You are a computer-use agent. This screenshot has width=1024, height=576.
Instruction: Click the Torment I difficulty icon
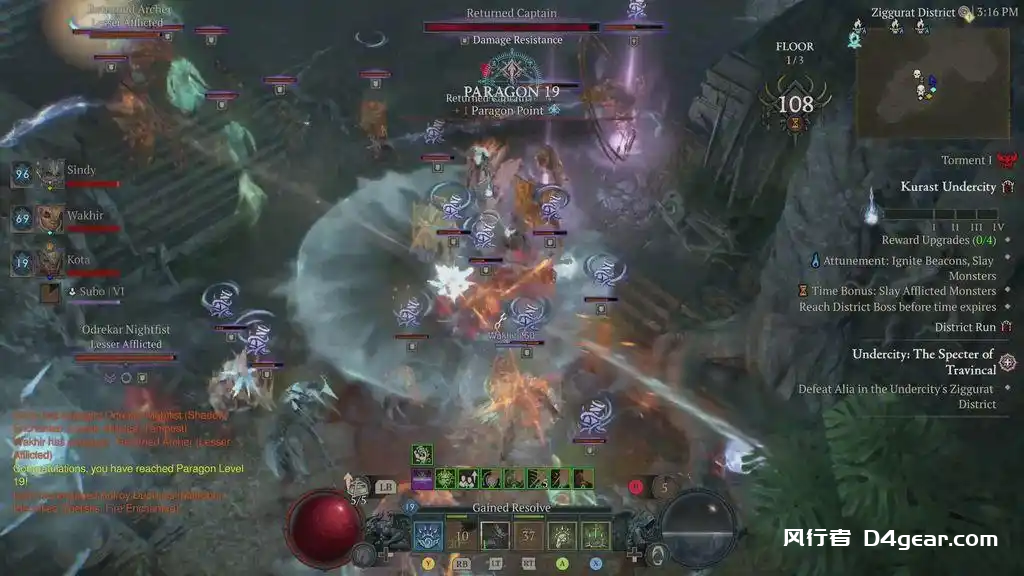1006,160
